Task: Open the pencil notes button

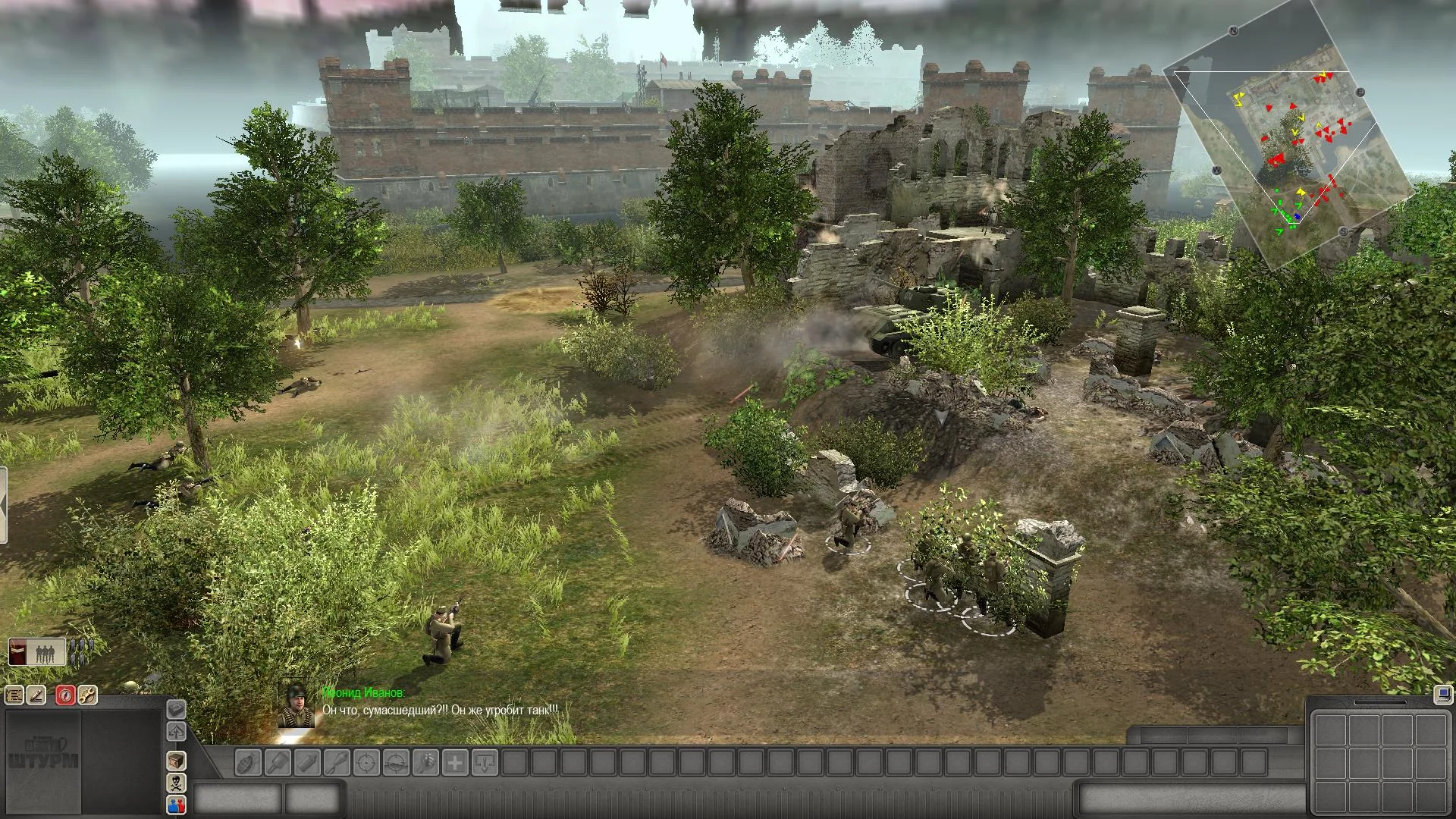Action: click(36, 695)
